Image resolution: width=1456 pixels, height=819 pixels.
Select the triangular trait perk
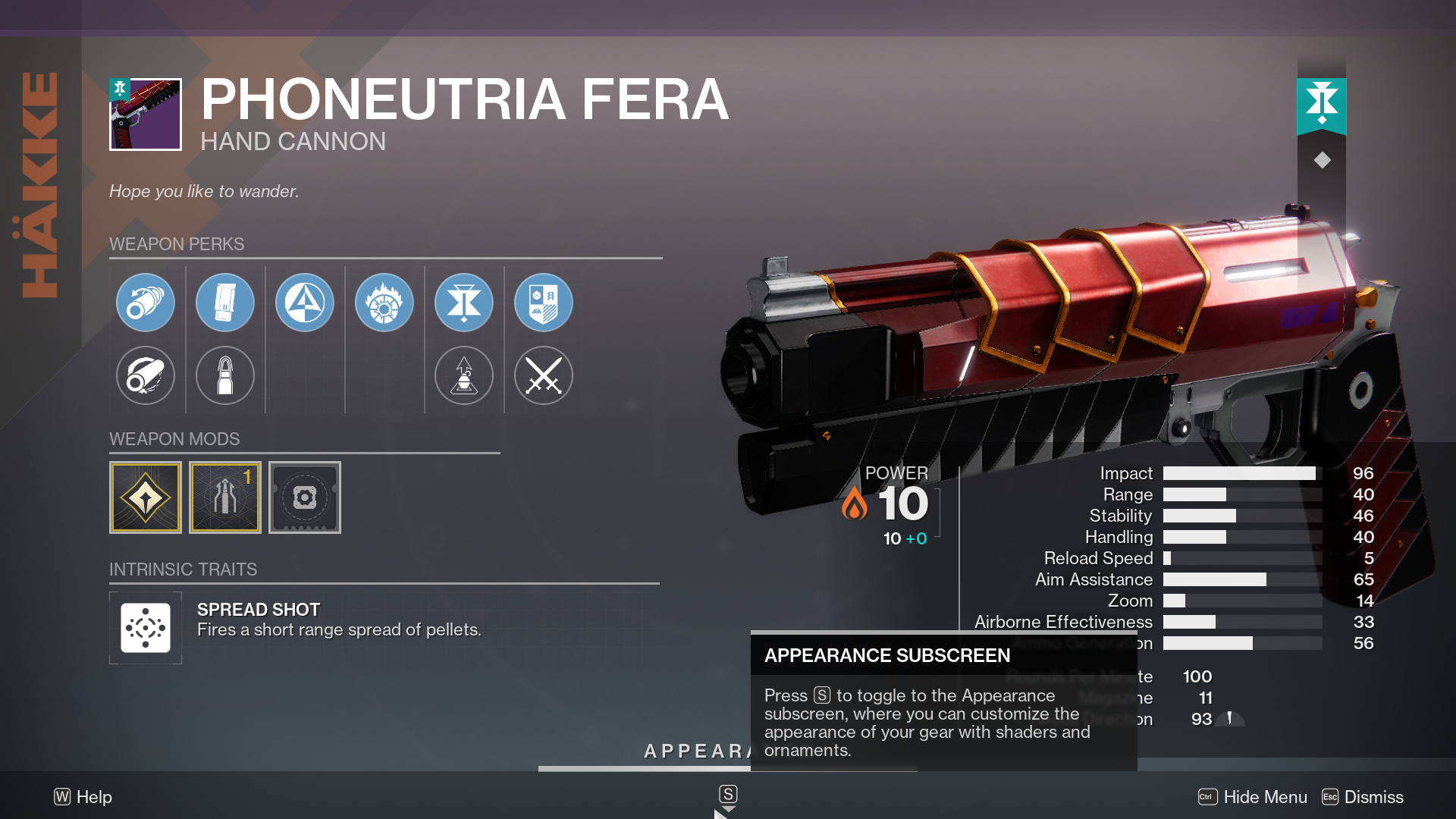pyautogui.click(x=305, y=302)
